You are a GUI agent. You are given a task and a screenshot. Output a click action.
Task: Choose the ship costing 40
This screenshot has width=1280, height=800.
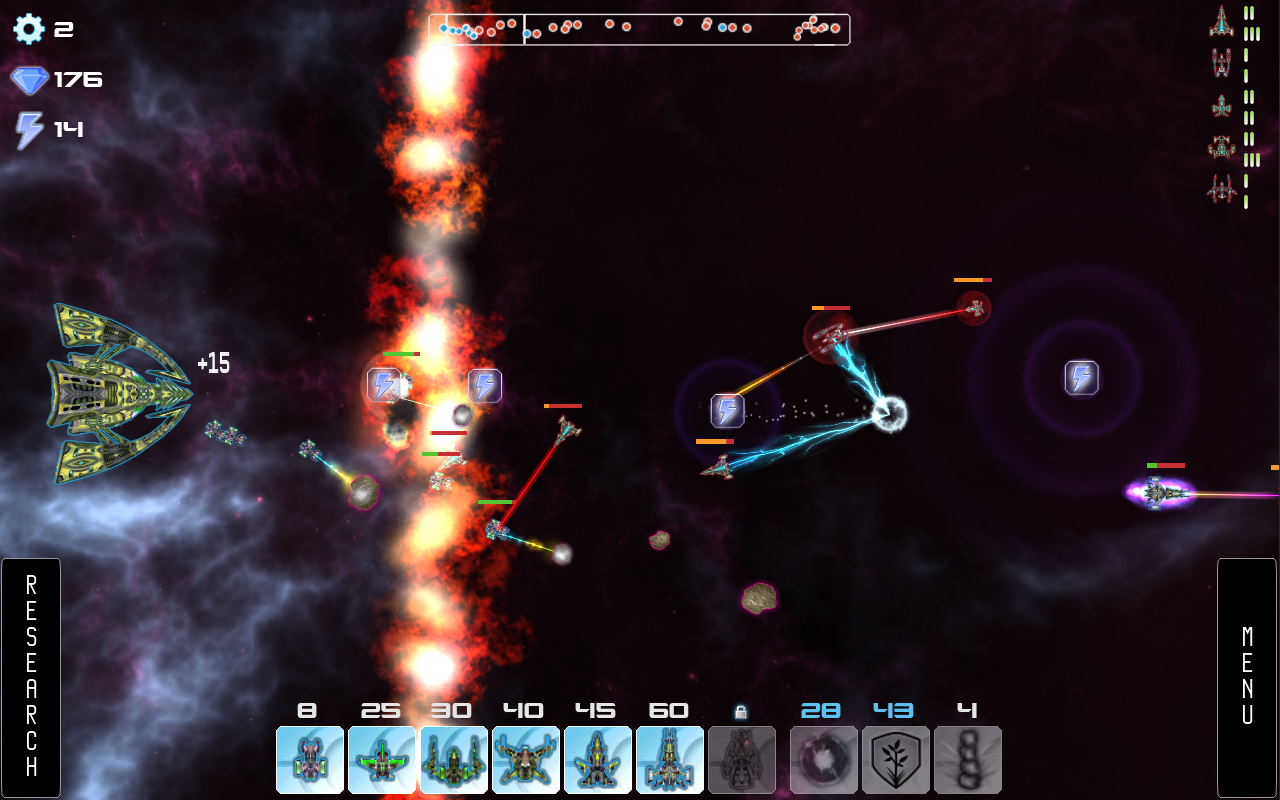[x=526, y=760]
